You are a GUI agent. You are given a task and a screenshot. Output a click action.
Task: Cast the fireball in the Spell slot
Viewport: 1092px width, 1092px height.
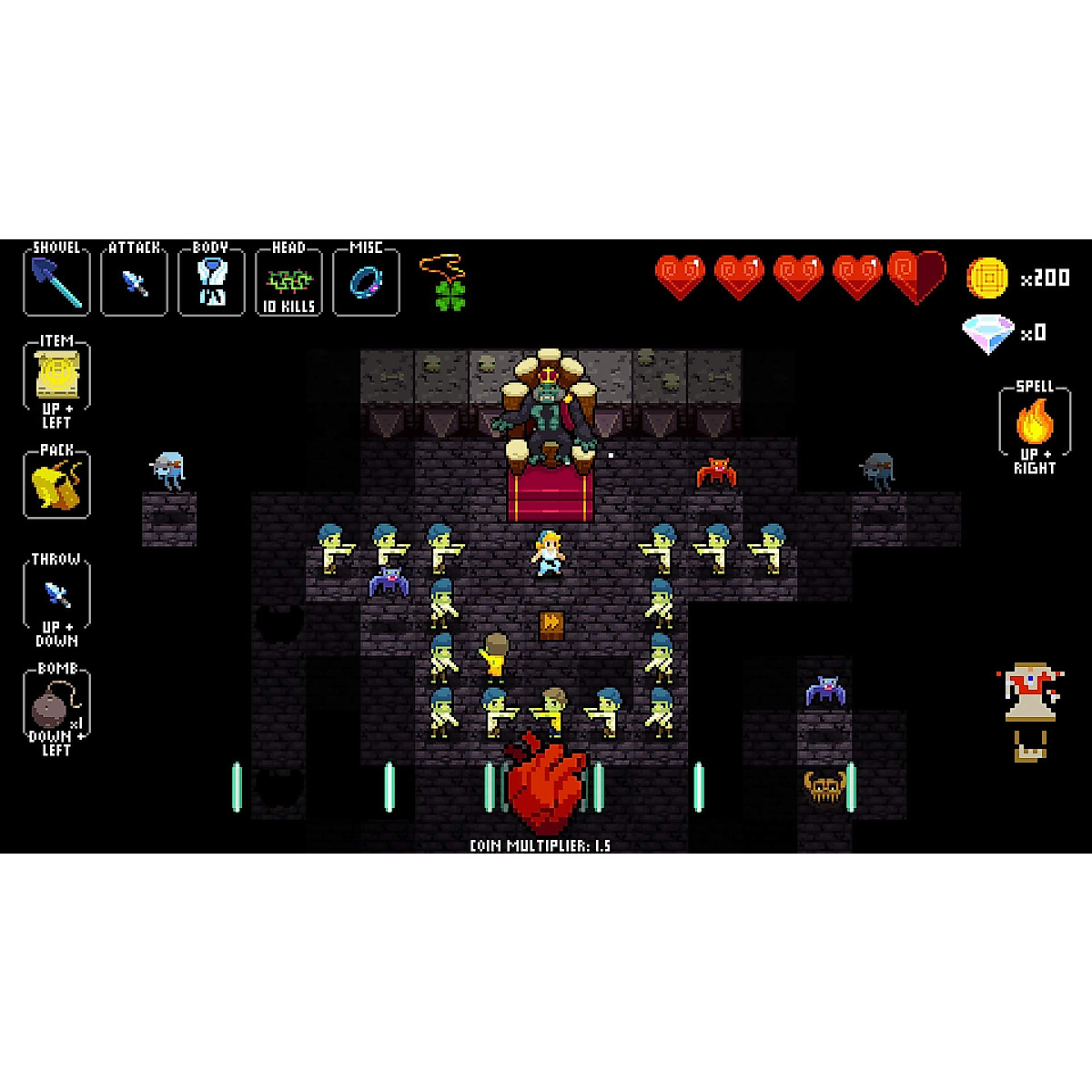pyautogui.click(x=1035, y=422)
